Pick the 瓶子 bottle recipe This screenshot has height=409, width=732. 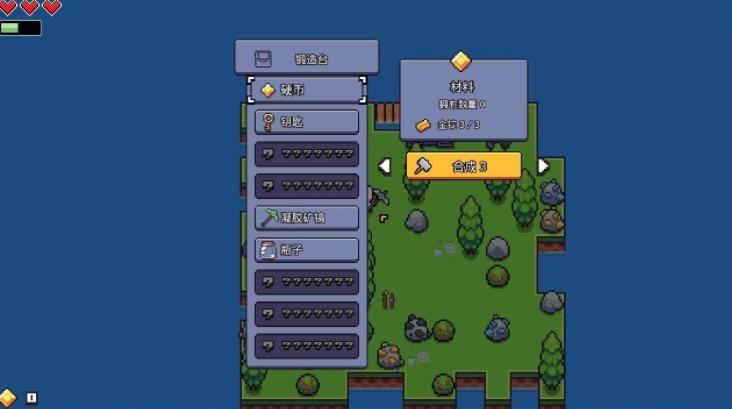pyautogui.click(x=306, y=249)
